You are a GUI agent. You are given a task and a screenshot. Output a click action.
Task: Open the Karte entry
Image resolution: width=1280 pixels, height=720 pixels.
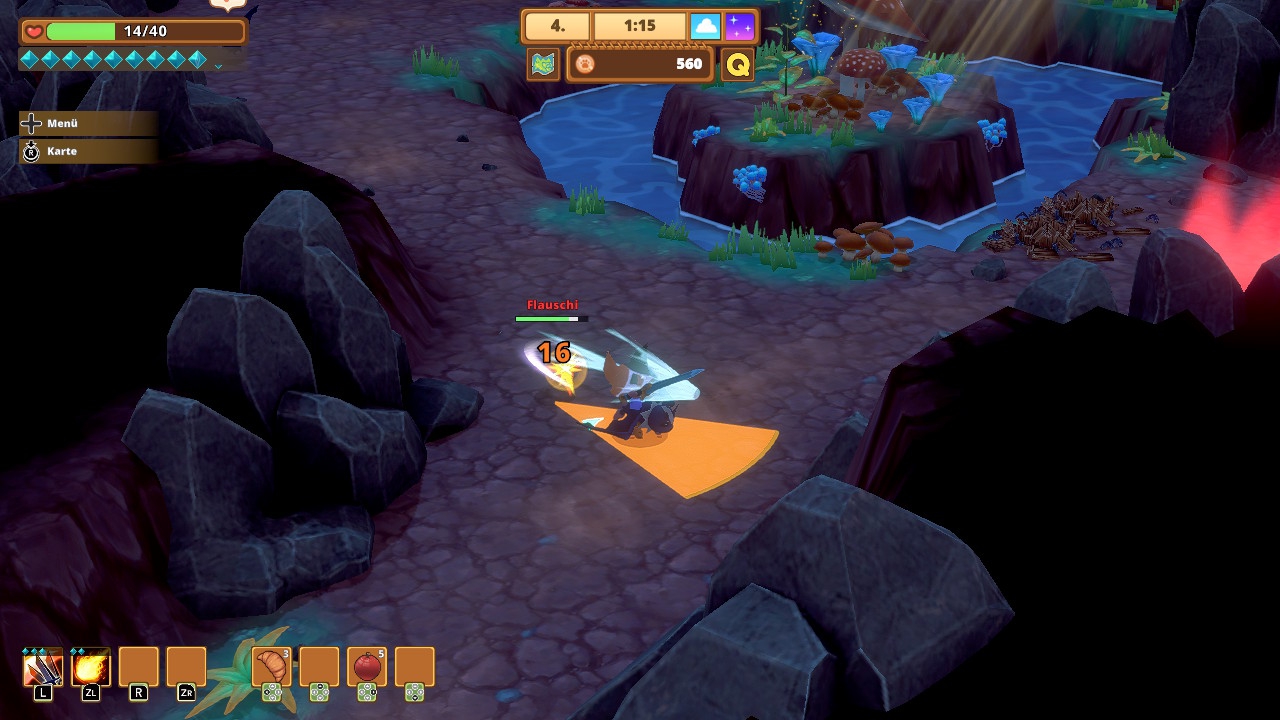point(62,151)
